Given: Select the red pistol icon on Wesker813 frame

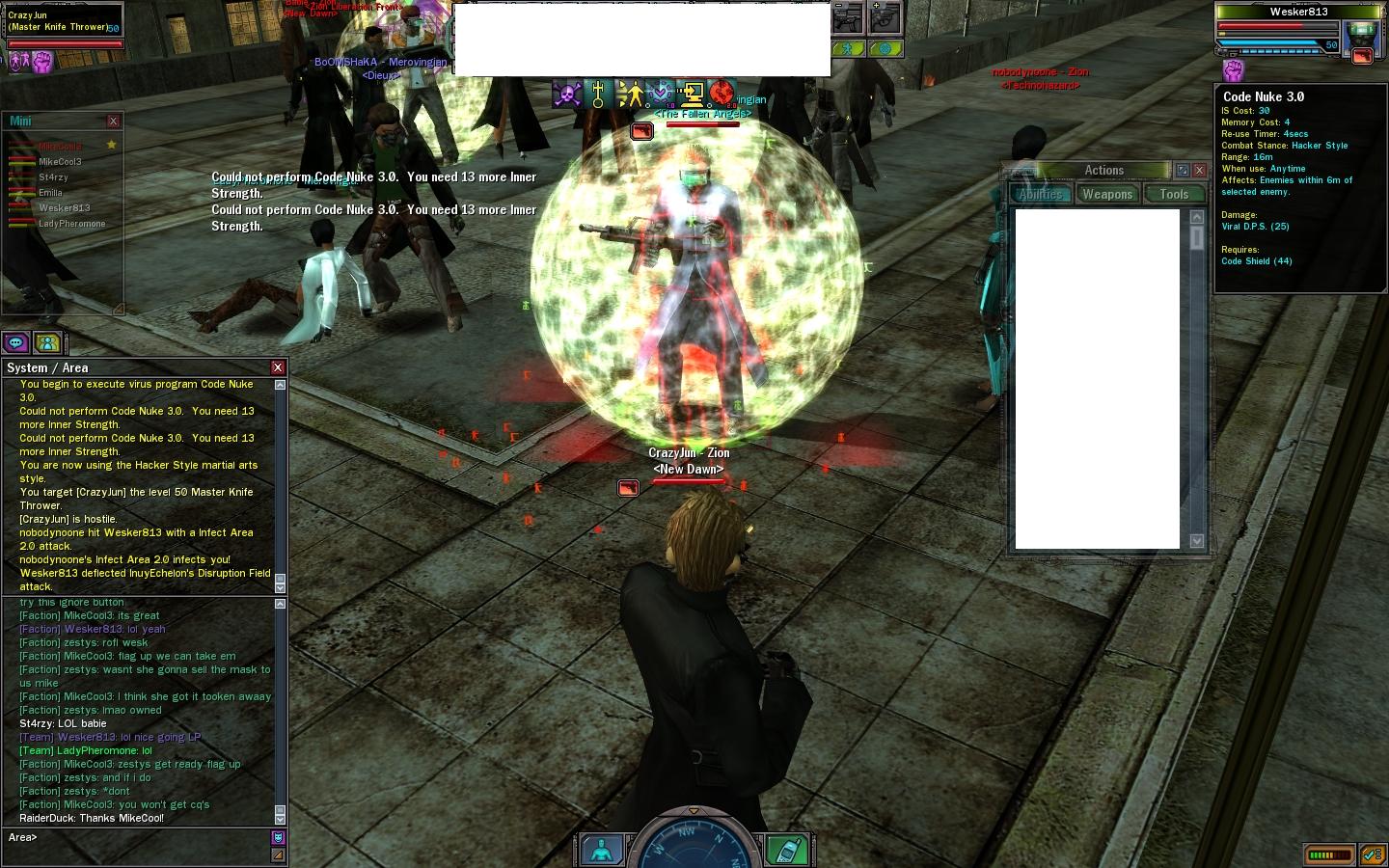Looking at the screenshot, I should click(1362, 56).
